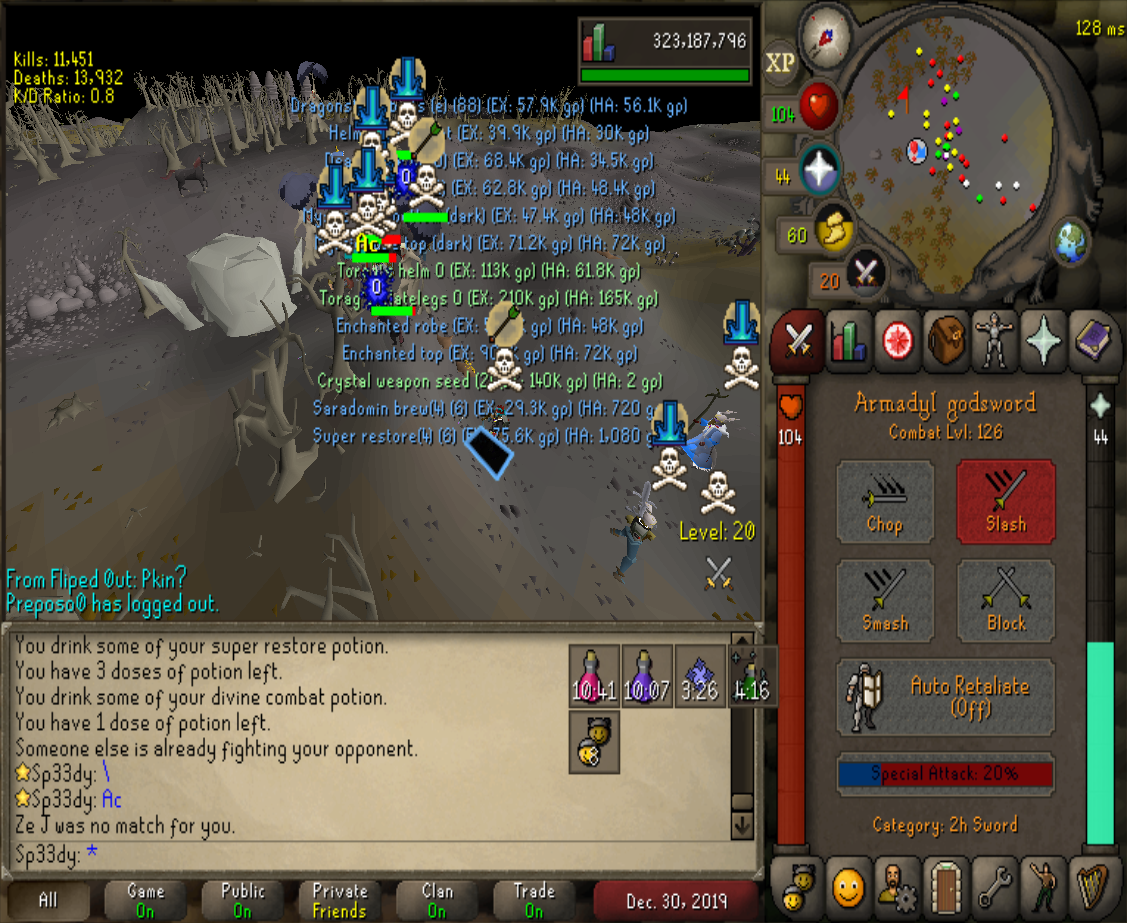Open the Inventory backpack tab
This screenshot has height=923, width=1127.
(945, 341)
